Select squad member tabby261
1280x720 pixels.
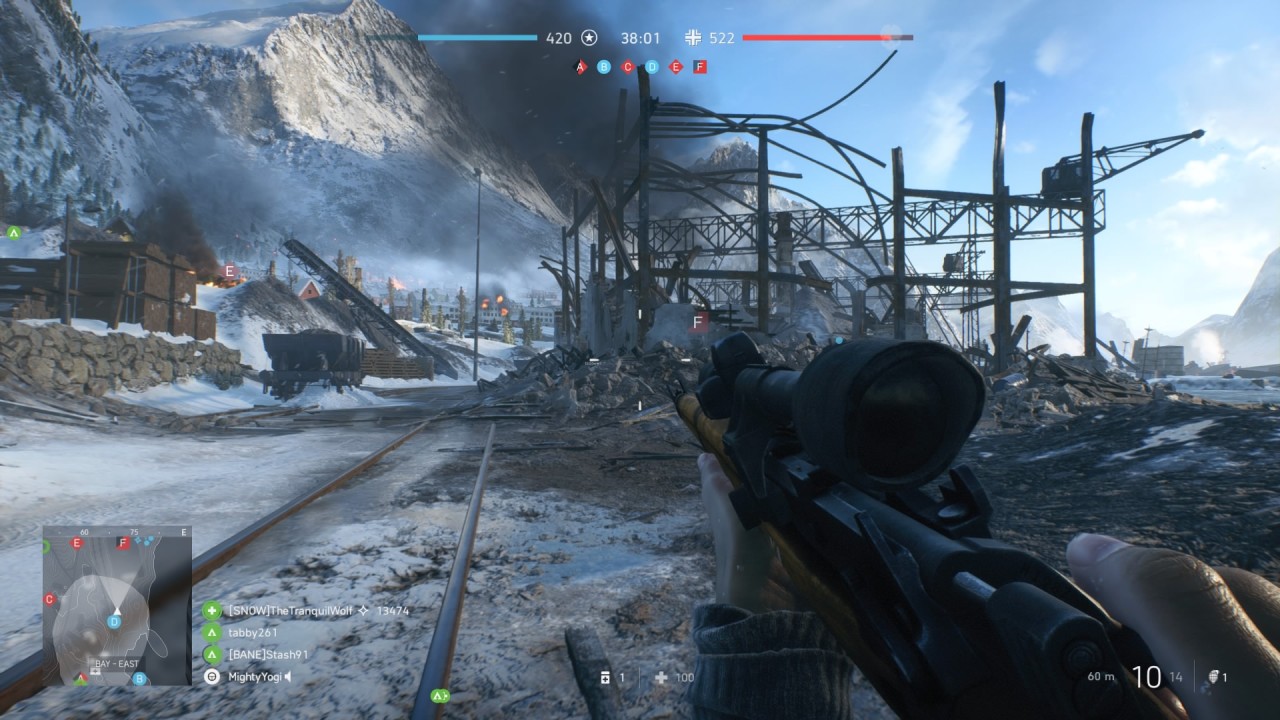[252, 633]
